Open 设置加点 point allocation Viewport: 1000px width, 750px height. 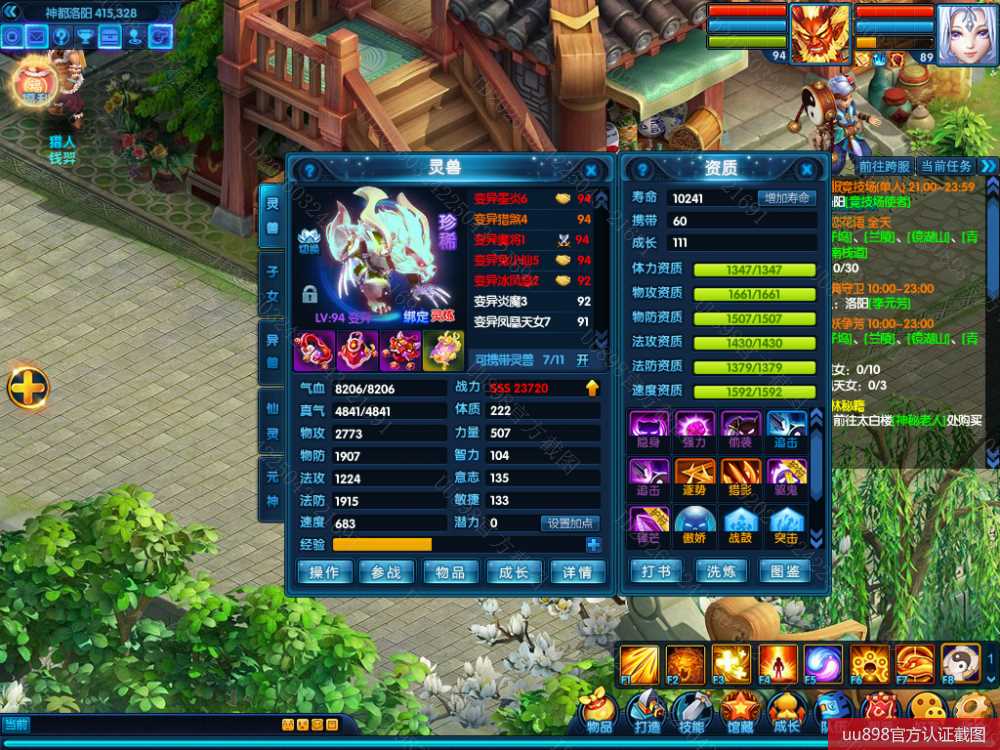(x=570, y=523)
